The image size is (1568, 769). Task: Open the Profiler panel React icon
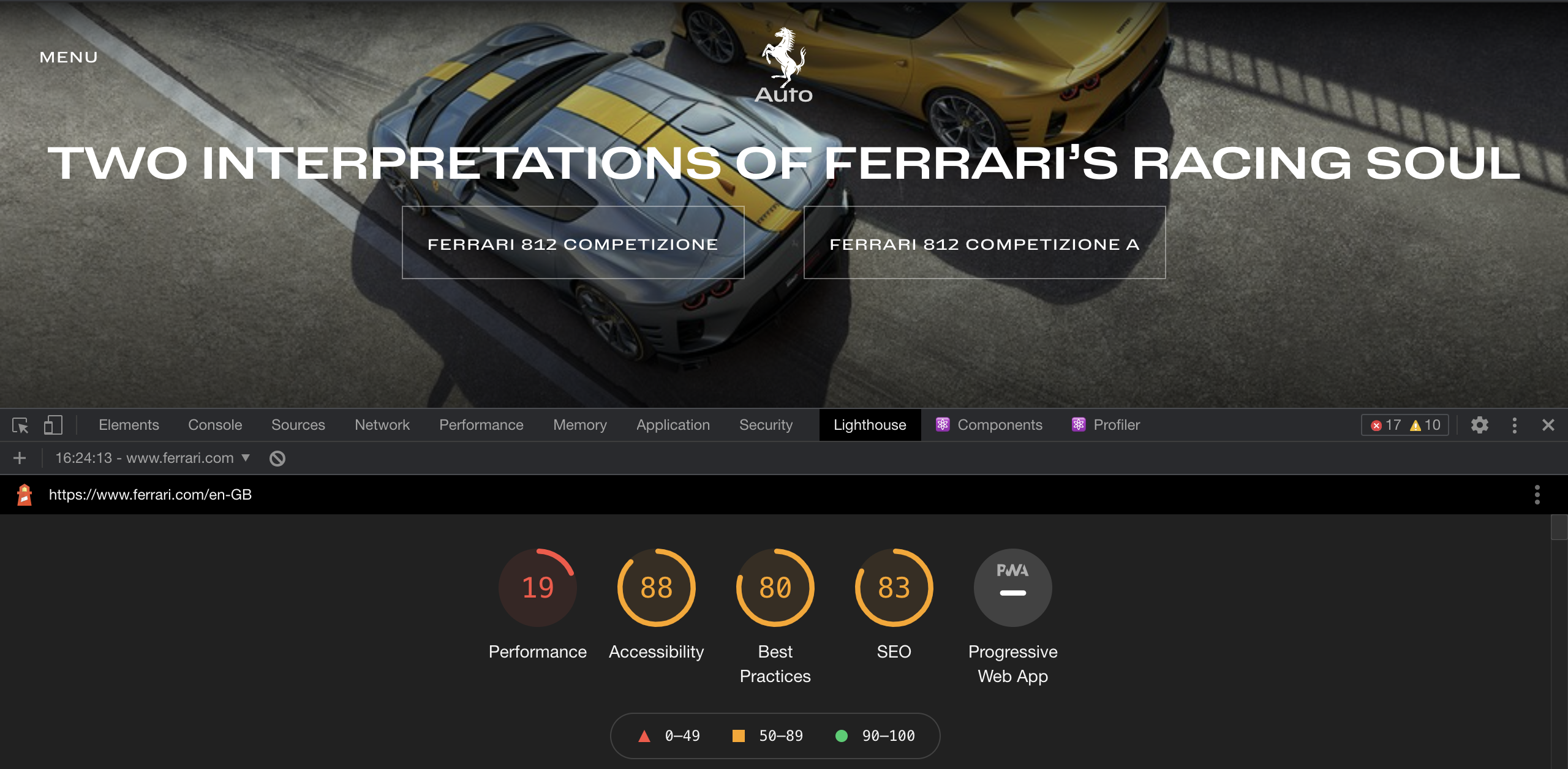coord(1078,424)
